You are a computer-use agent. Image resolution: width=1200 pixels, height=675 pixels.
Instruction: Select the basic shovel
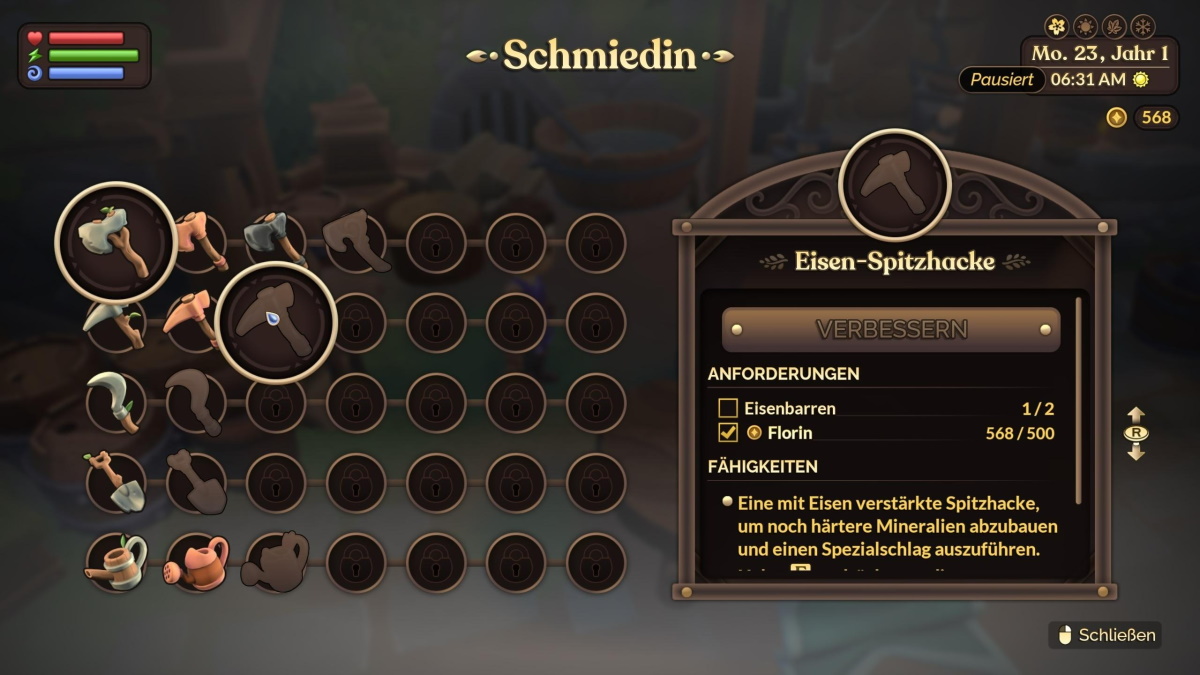click(x=116, y=482)
